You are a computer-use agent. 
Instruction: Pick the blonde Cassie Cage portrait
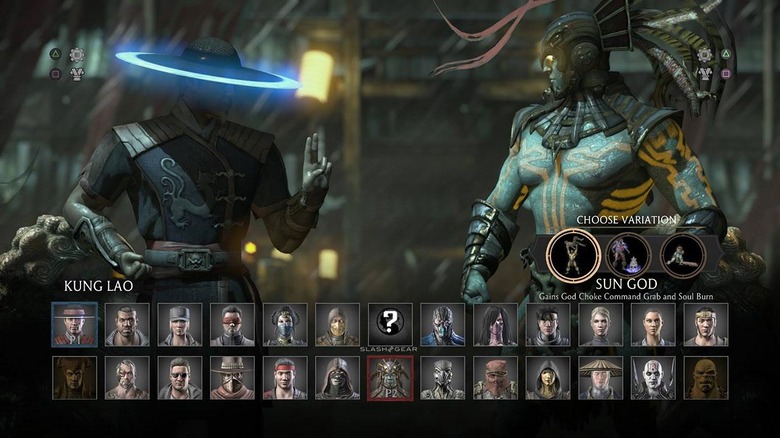click(600, 324)
